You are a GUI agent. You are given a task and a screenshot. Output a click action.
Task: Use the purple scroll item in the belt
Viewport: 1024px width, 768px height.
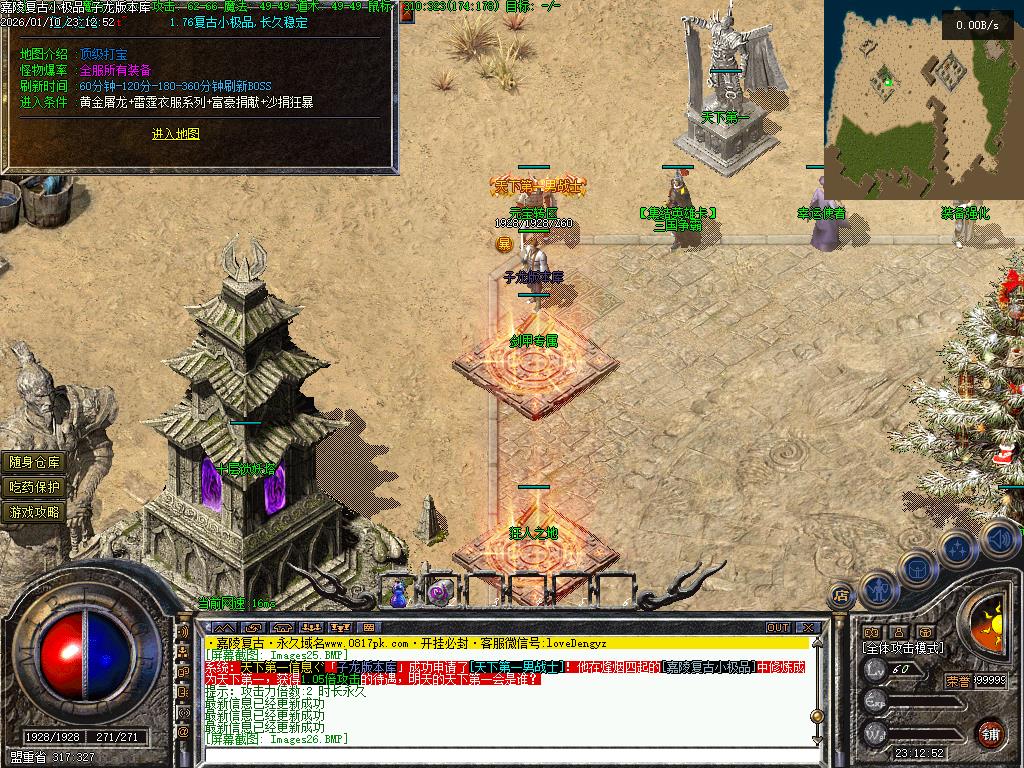(438, 593)
